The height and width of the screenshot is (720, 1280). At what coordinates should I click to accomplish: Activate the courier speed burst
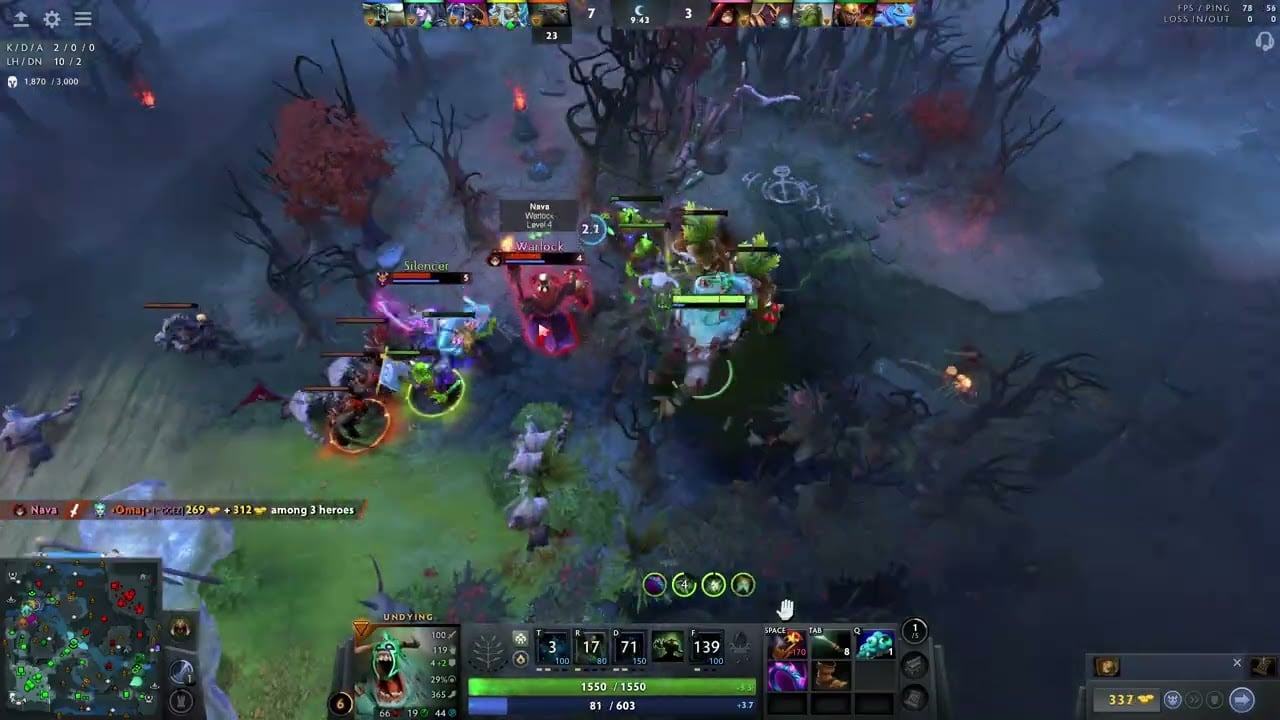coord(1196,700)
